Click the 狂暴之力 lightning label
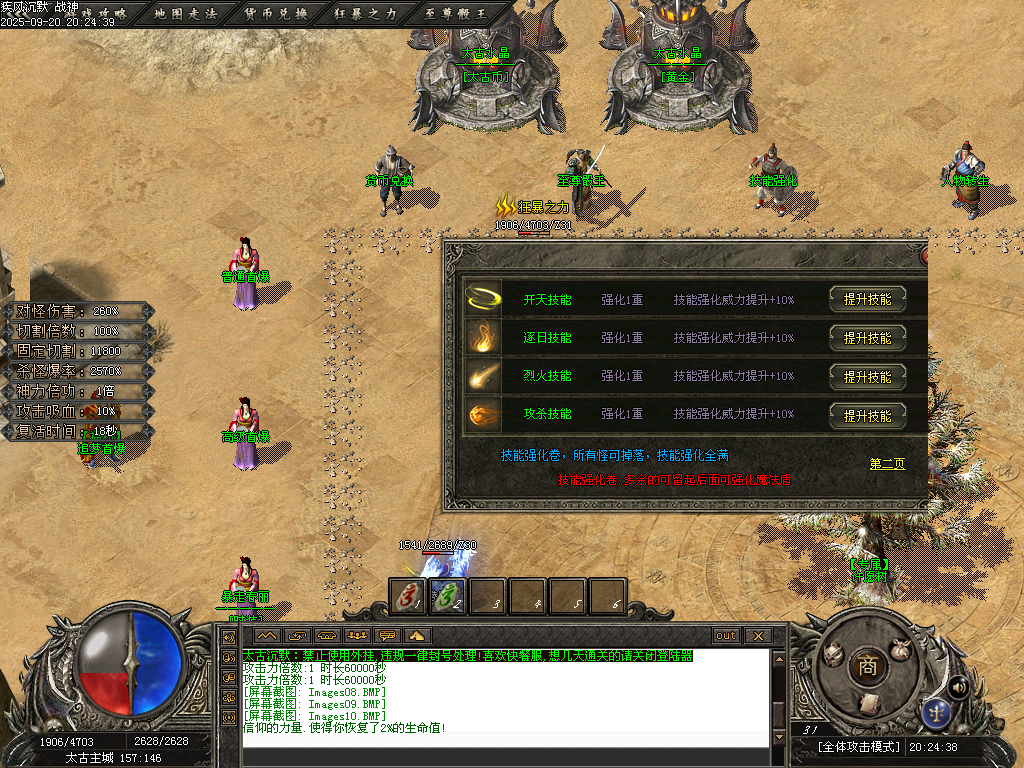This screenshot has height=768, width=1024. [x=535, y=207]
